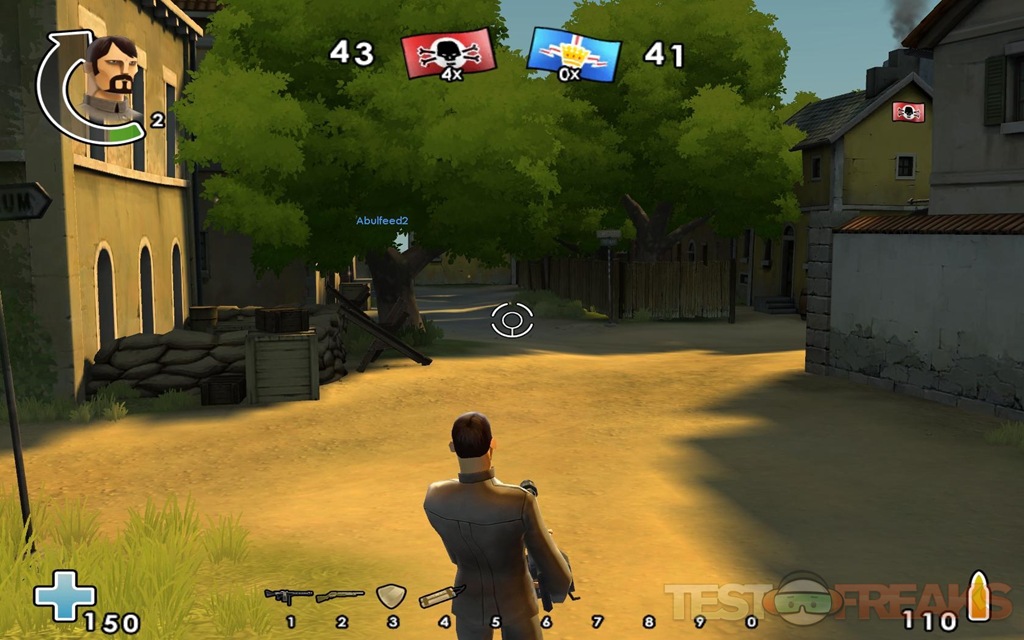The image size is (1024, 640).
Task: Click the bullet ammo icon
Action: tap(977, 597)
